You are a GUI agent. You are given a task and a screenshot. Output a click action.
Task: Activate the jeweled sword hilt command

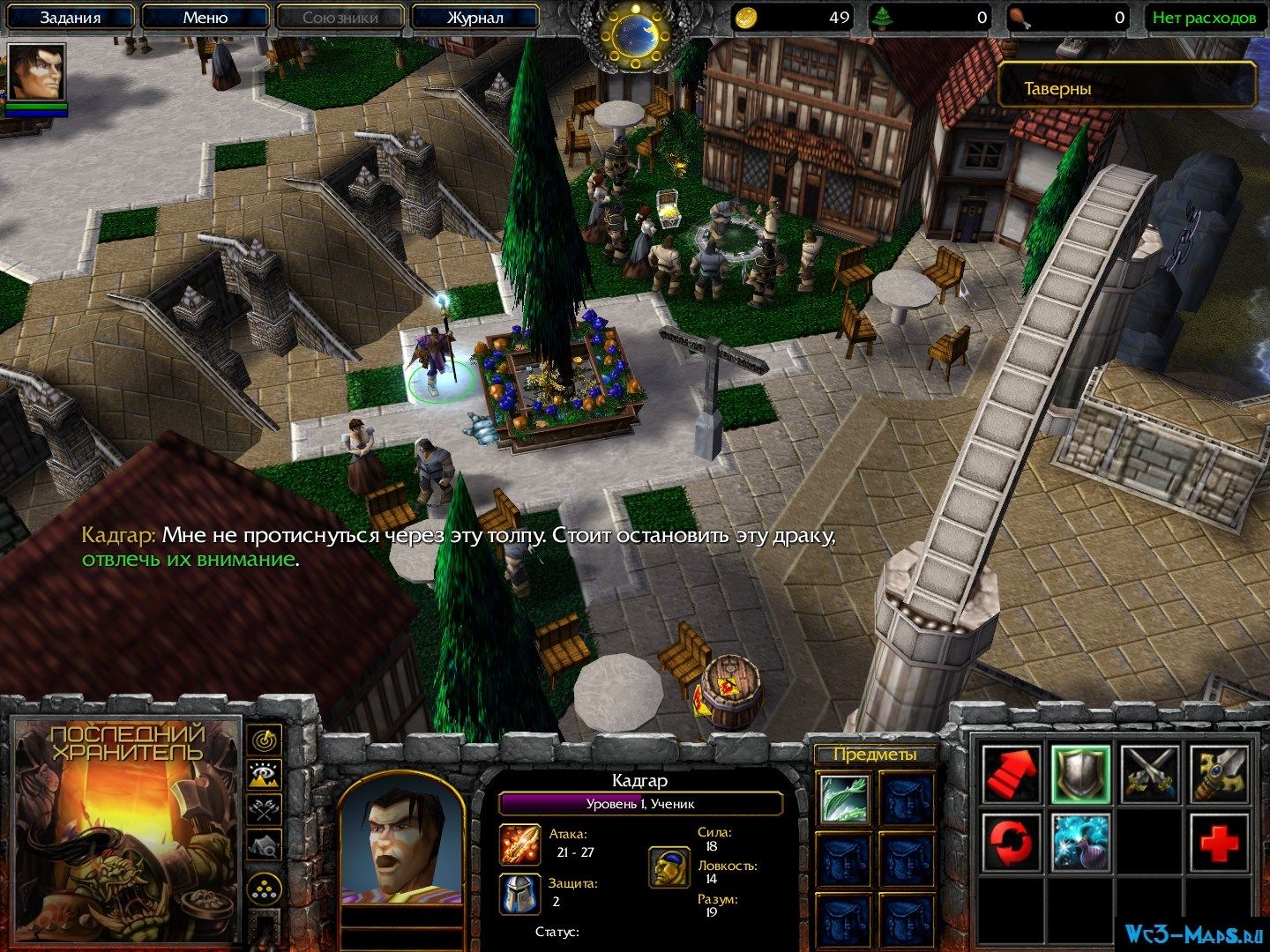[x=1220, y=773]
